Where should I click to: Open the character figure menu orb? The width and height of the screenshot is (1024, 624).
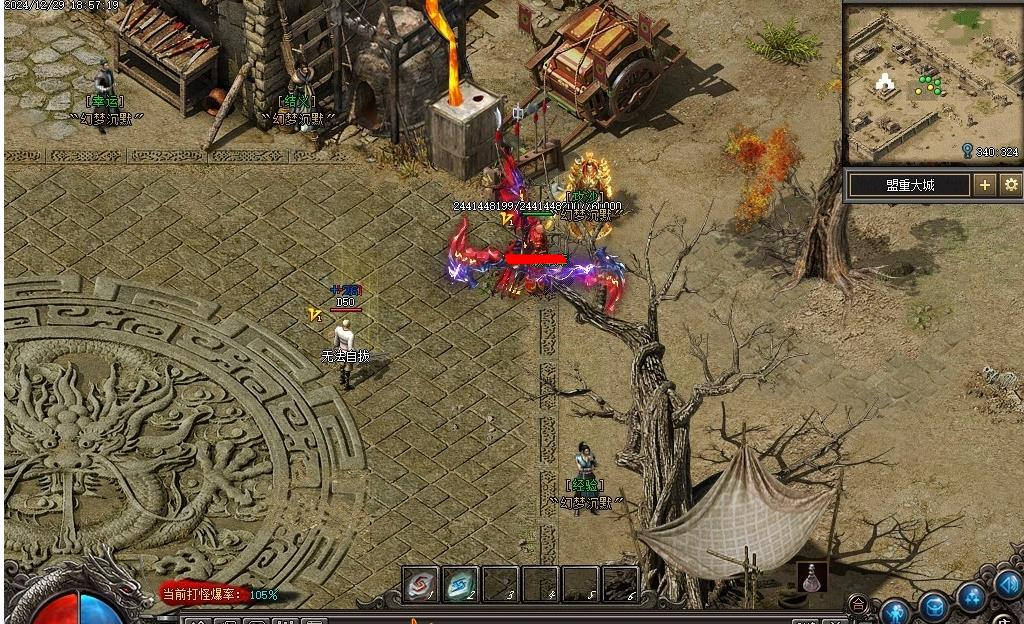894,610
